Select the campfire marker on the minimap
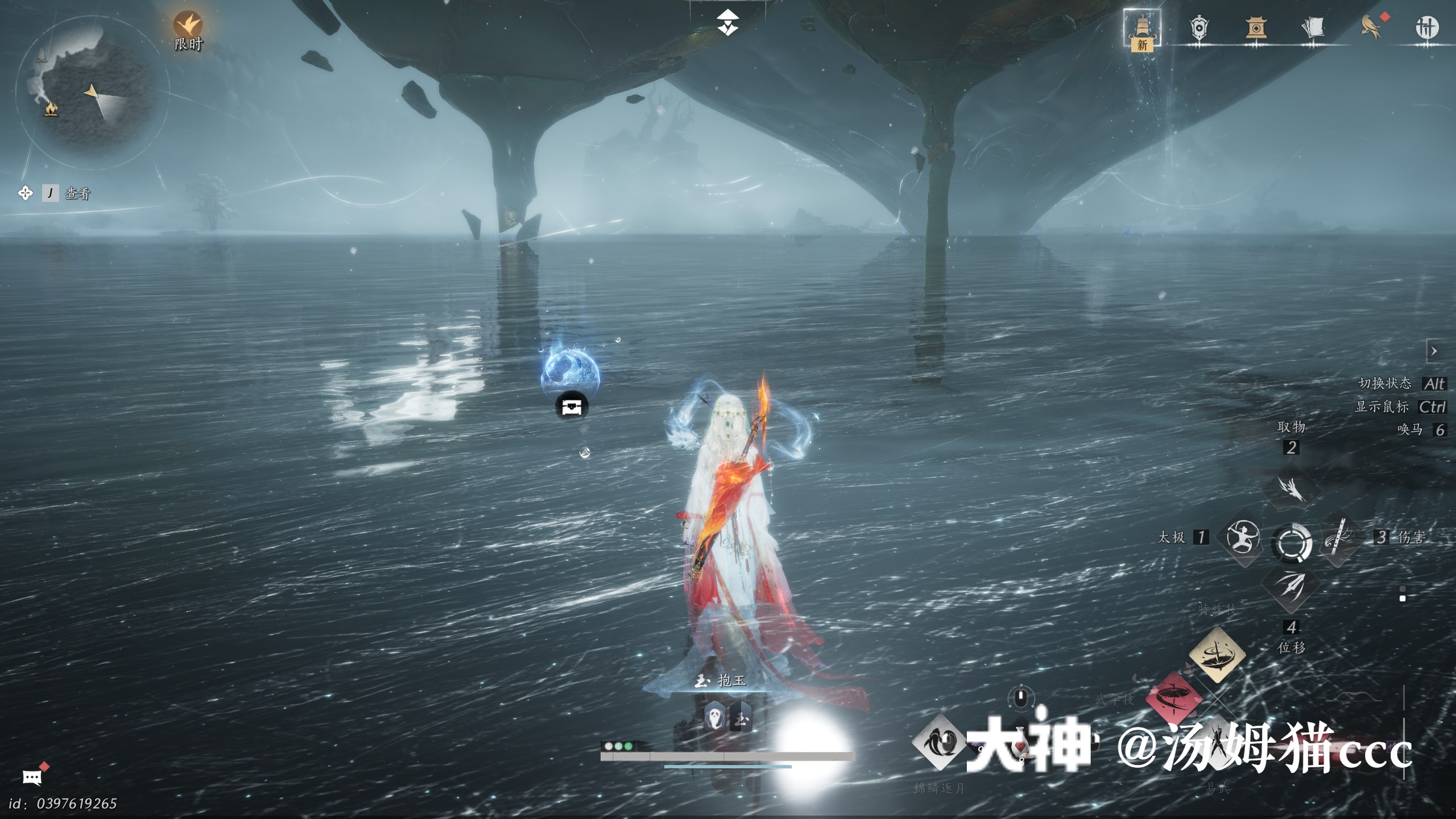The width and height of the screenshot is (1456, 819). click(51, 108)
